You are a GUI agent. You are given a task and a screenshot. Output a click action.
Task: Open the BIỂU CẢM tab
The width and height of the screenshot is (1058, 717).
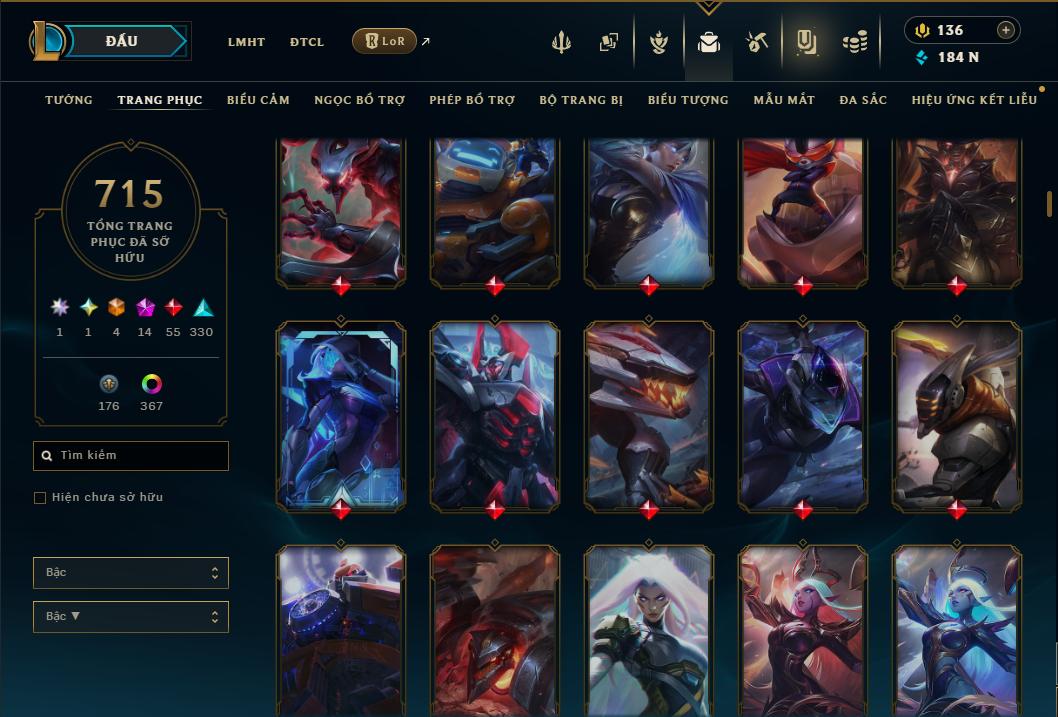(x=258, y=100)
